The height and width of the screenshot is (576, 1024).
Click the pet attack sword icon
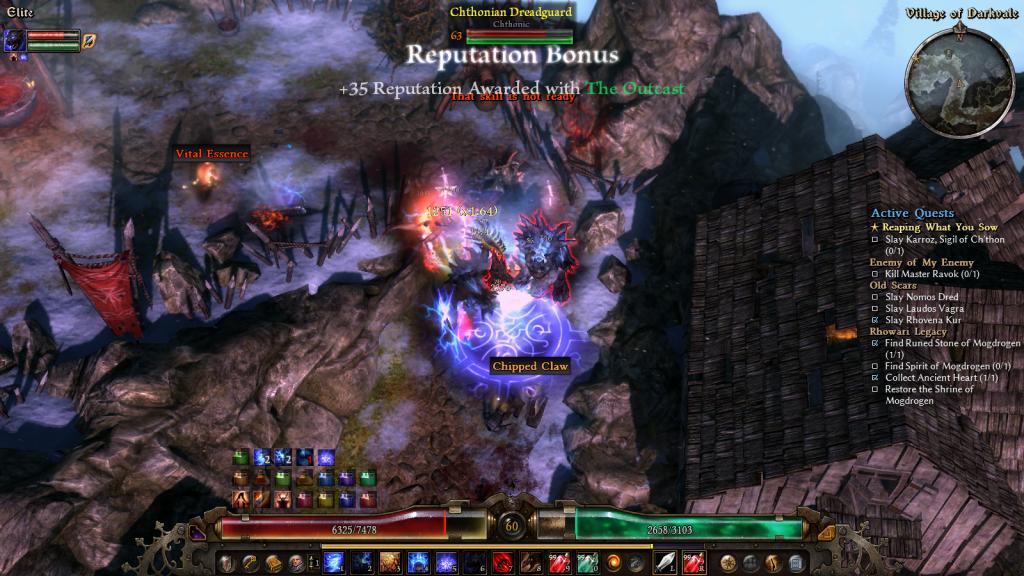click(x=88, y=41)
